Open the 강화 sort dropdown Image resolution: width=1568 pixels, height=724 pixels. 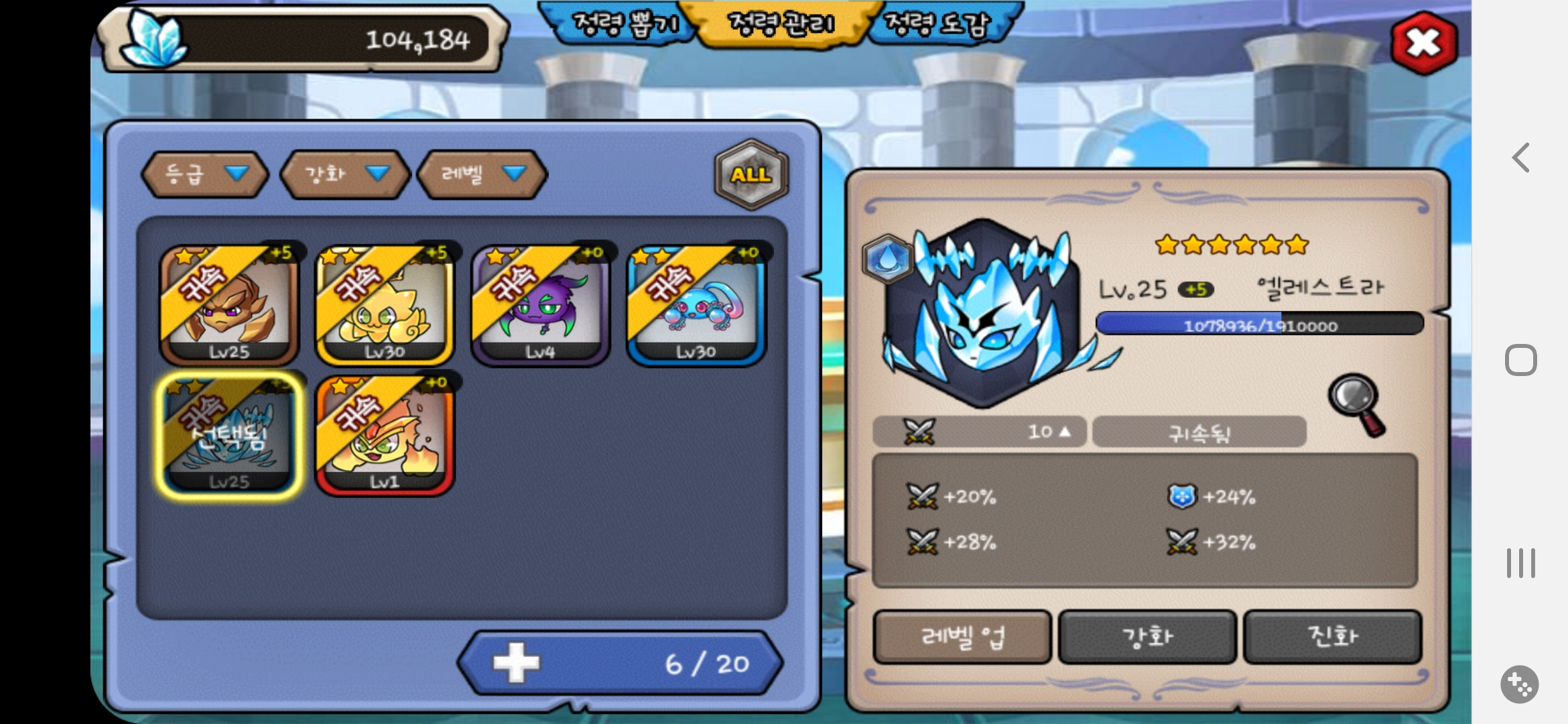(344, 174)
